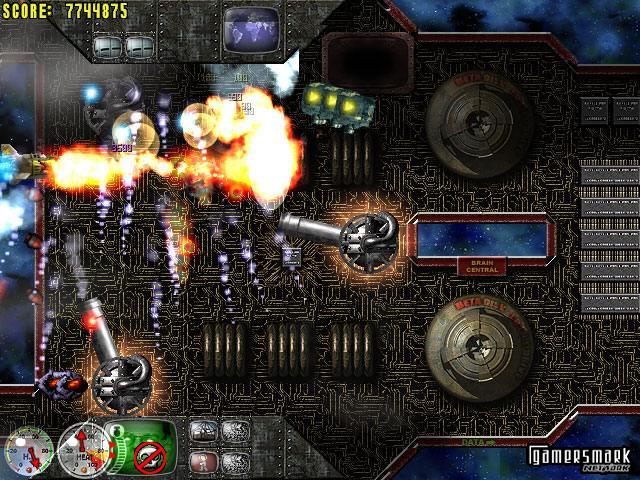Image resolution: width=640 pixels, height=480 pixels.
Task: Choose the red-tinted figure item slot
Action: tap(203, 461)
